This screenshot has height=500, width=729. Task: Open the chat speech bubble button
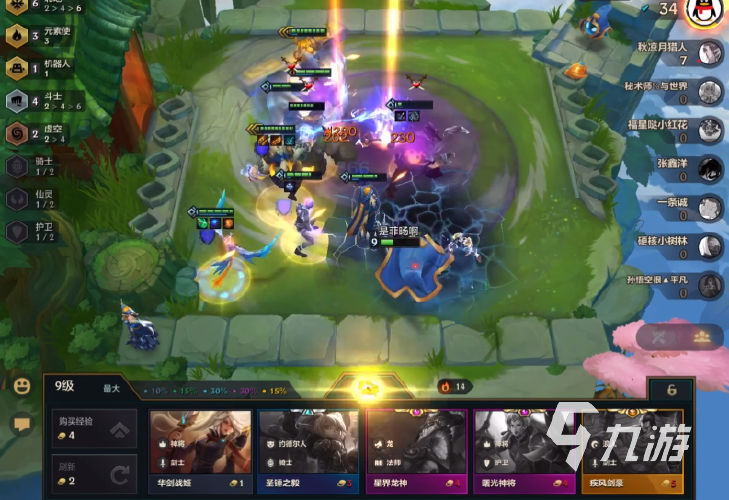(x=21, y=423)
